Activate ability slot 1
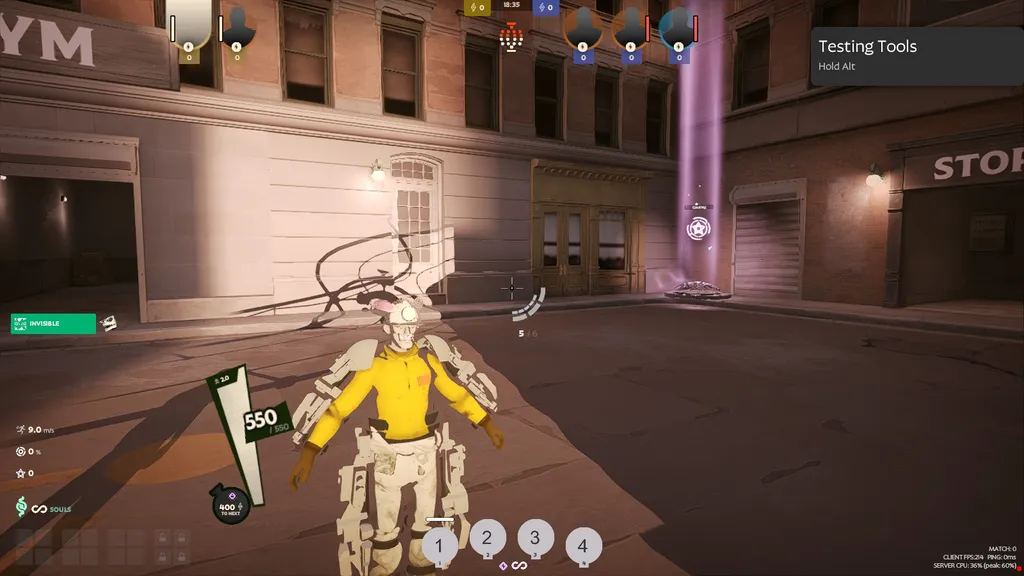 click(x=440, y=547)
